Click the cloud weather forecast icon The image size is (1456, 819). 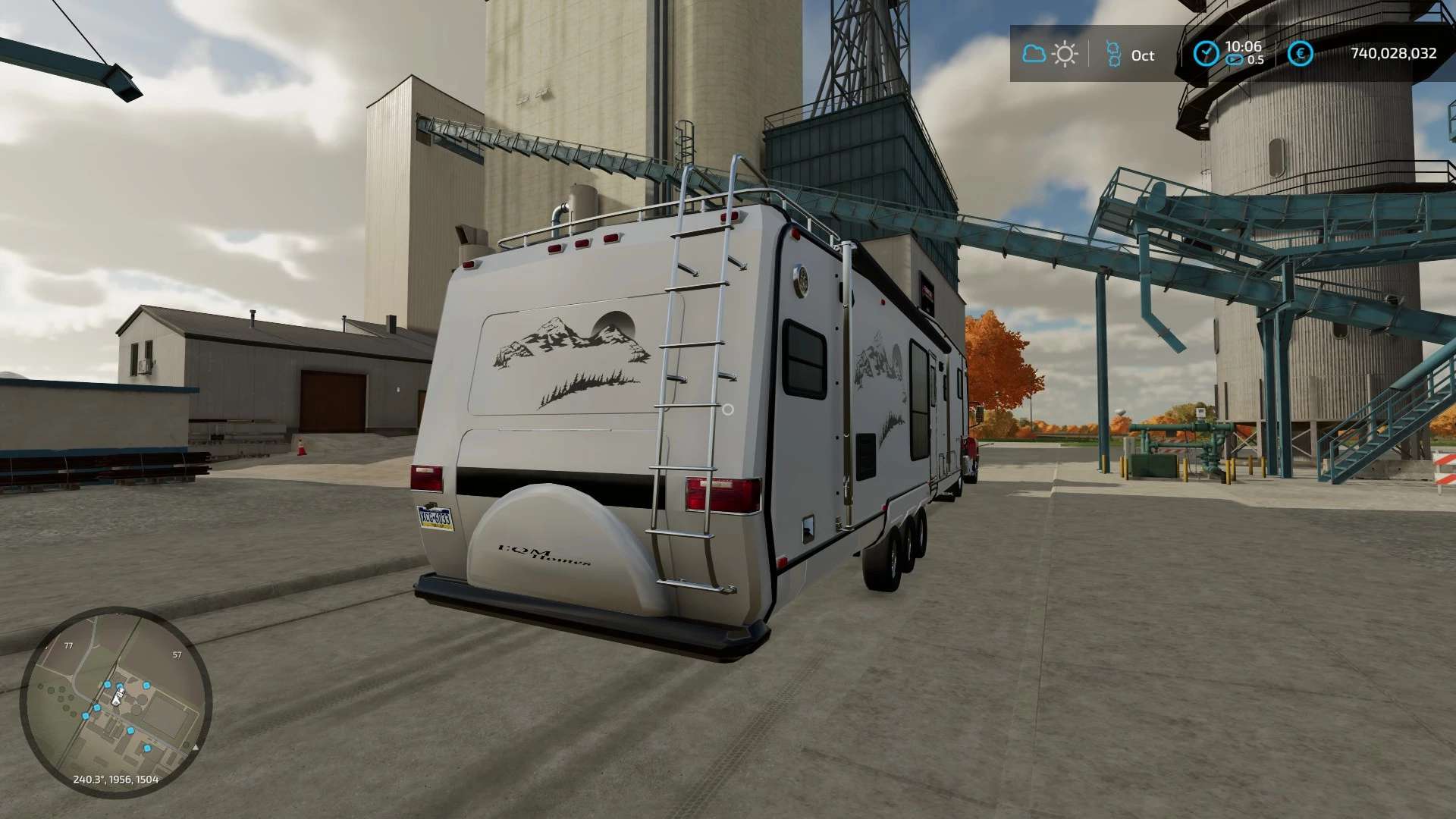click(x=1034, y=54)
